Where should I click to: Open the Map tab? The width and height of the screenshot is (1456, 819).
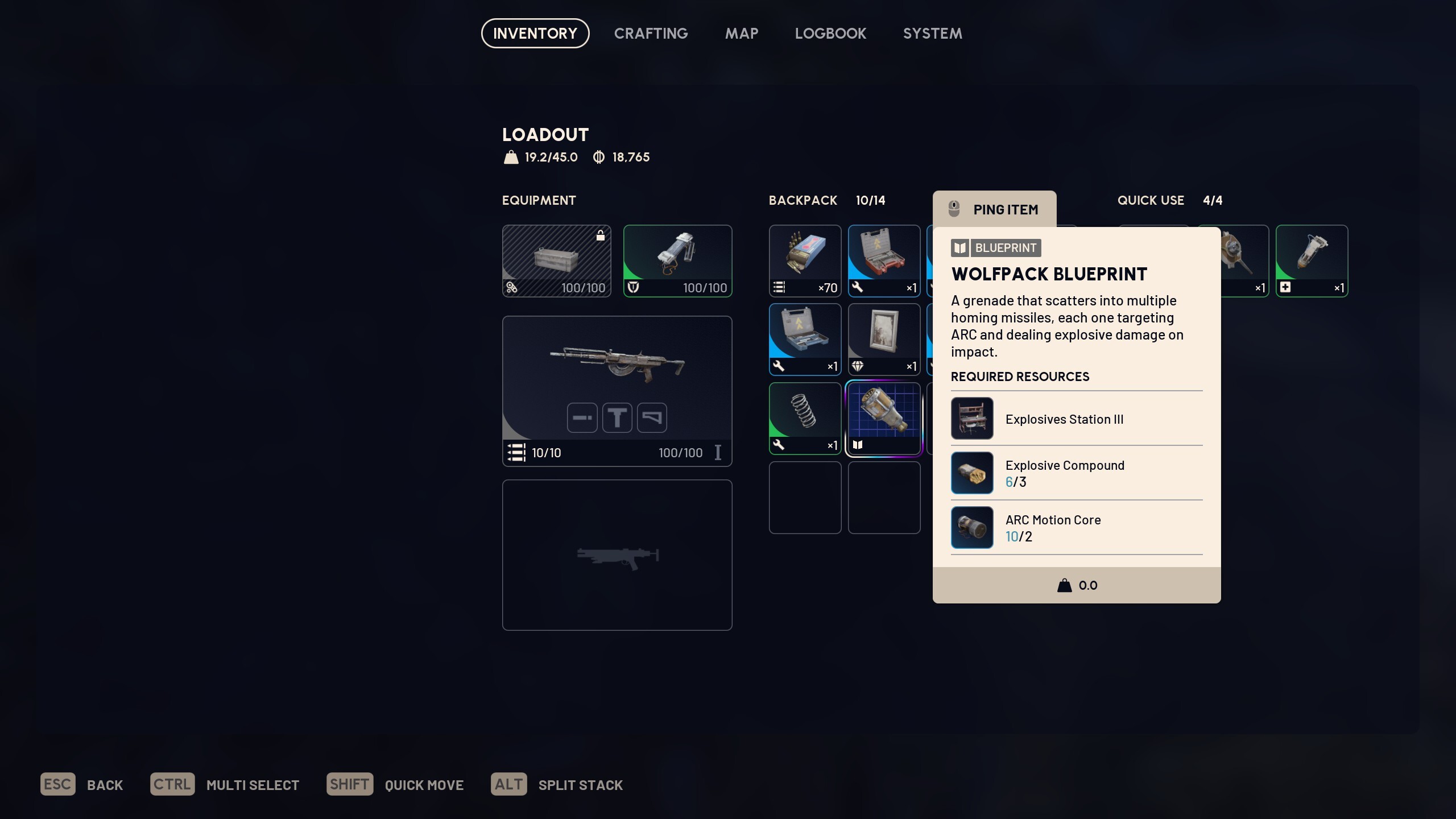coord(741,34)
